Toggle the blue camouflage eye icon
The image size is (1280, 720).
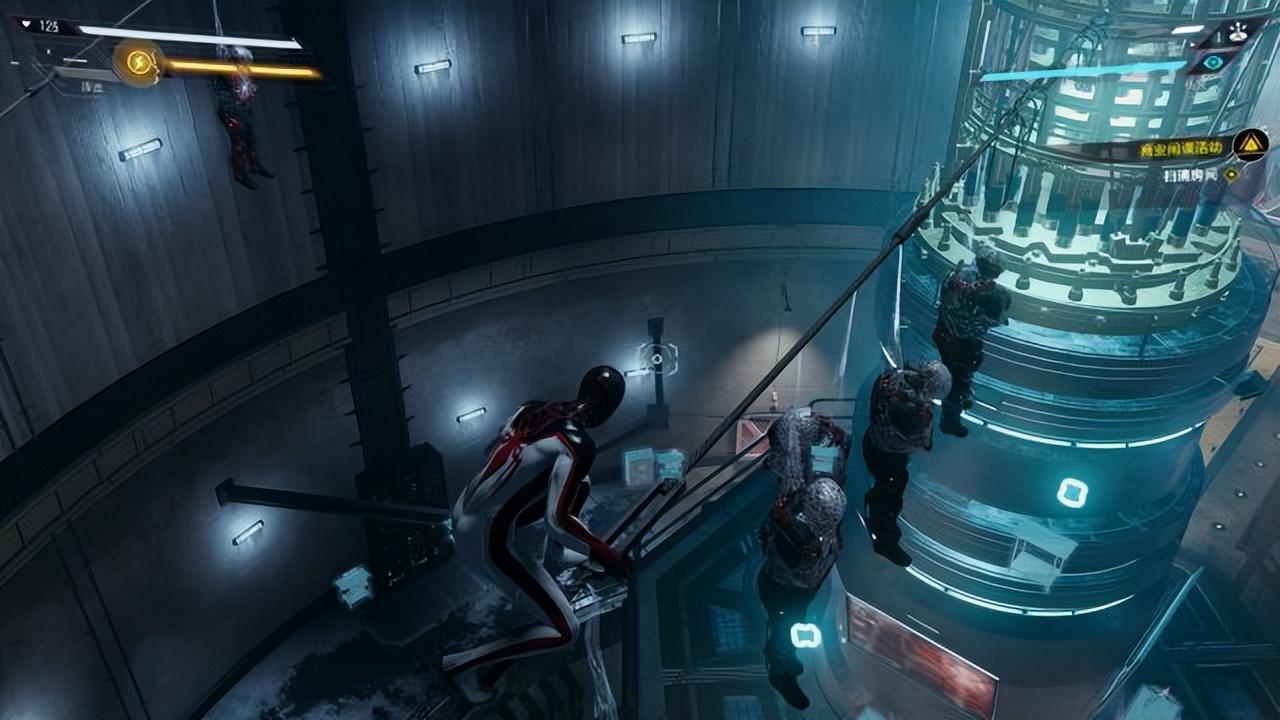click(1213, 62)
